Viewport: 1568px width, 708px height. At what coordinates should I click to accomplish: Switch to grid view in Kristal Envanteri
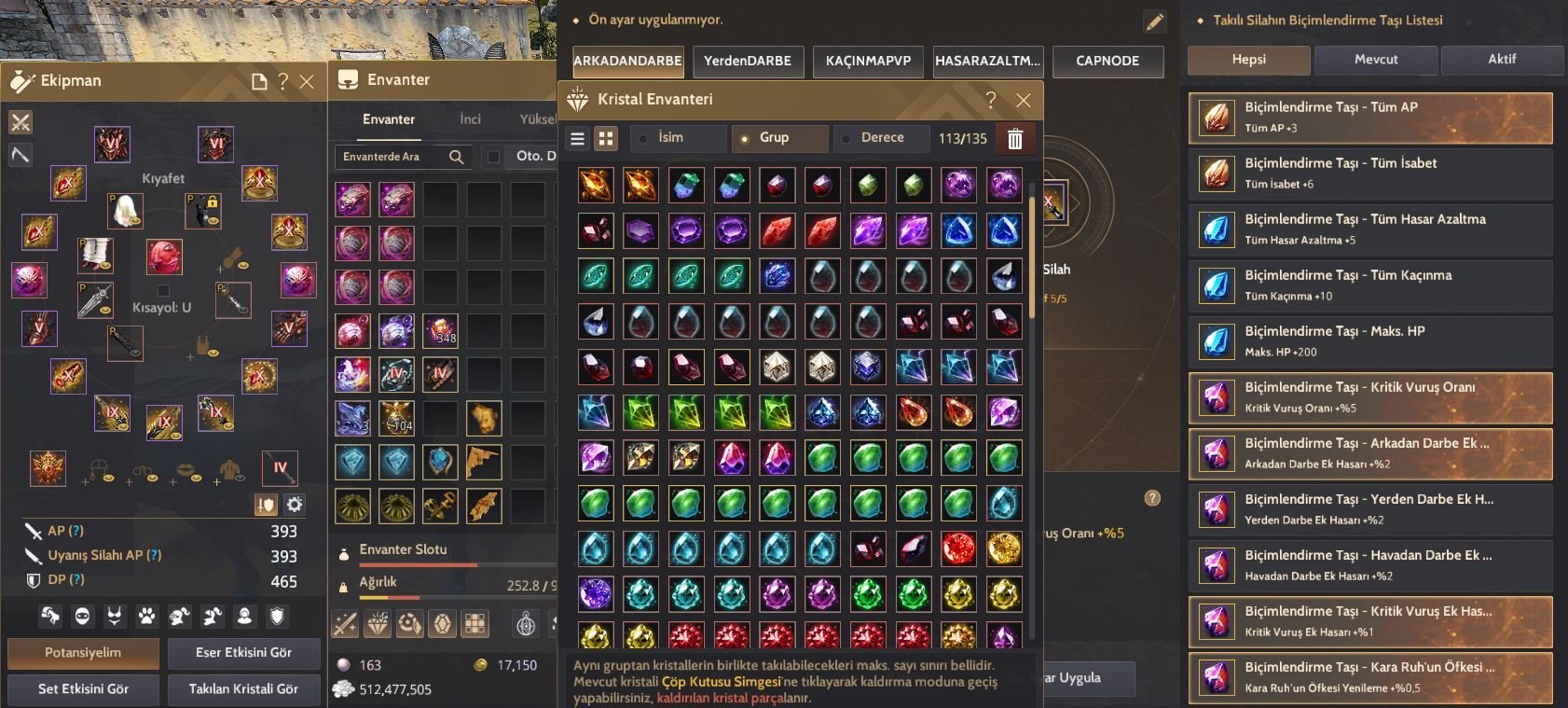[x=605, y=138]
